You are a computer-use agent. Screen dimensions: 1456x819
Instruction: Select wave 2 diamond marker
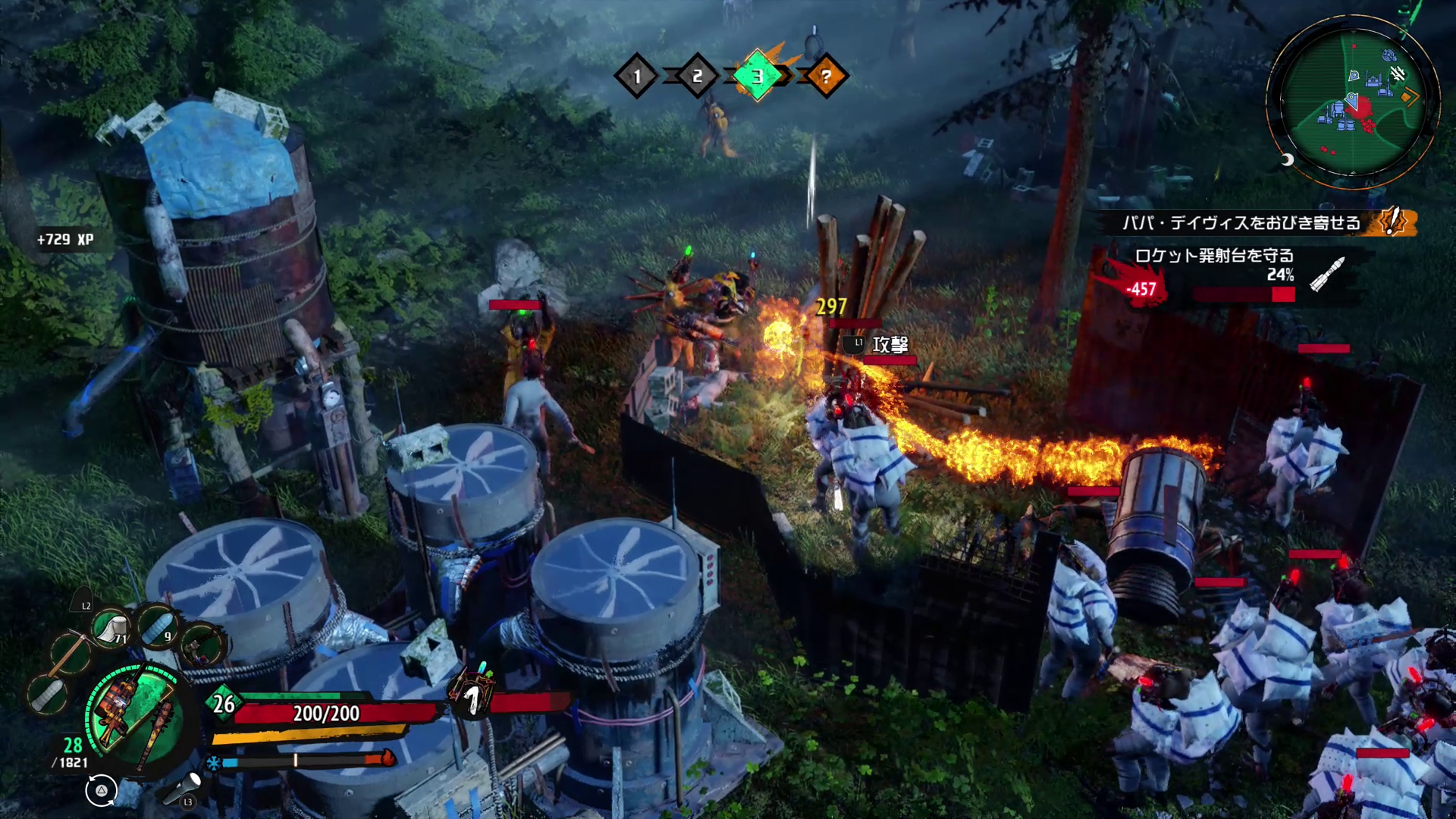pos(697,76)
